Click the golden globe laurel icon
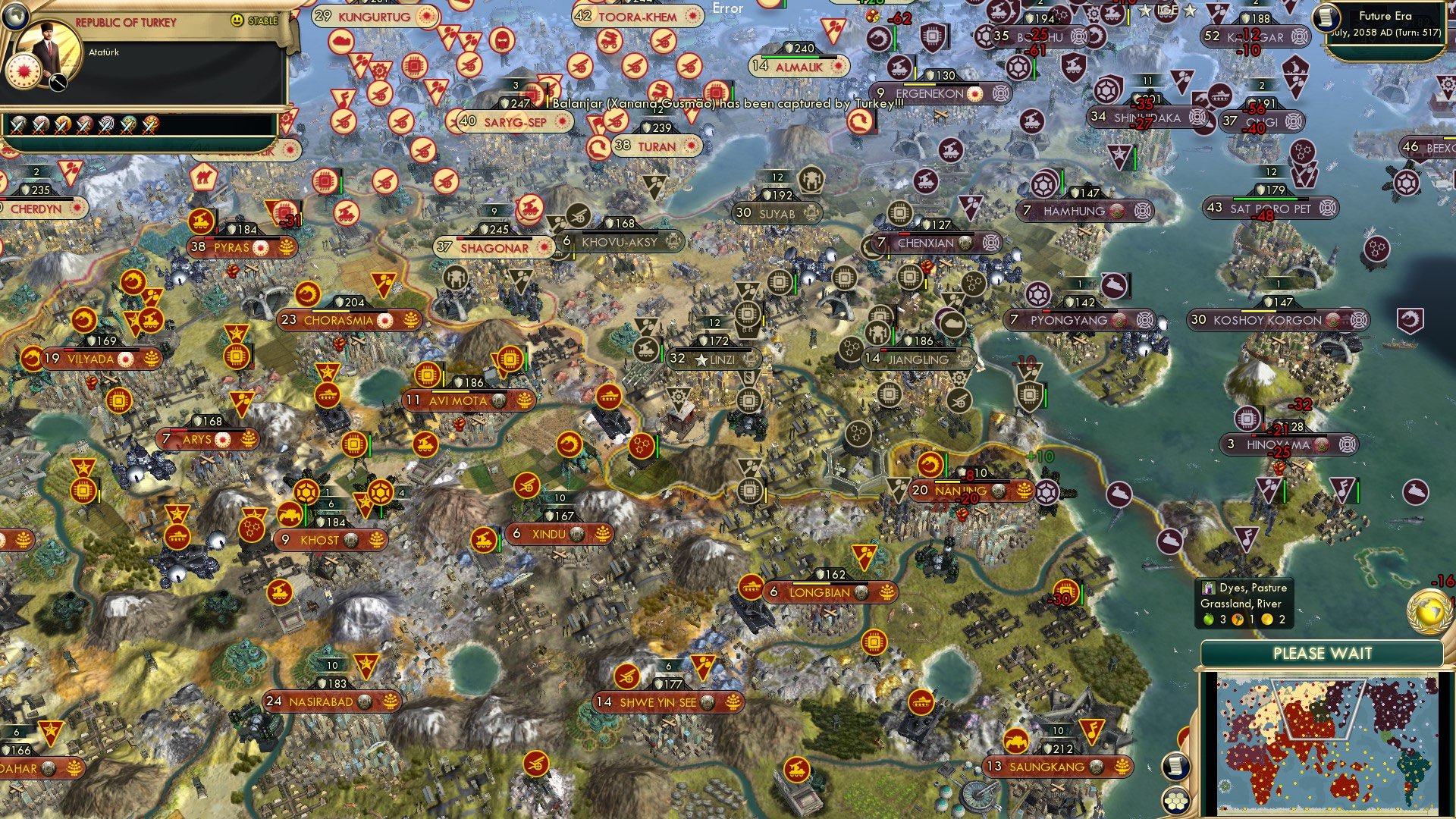The height and width of the screenshot is (819, 1456). pyautogui.click(x=1429, y=610)
